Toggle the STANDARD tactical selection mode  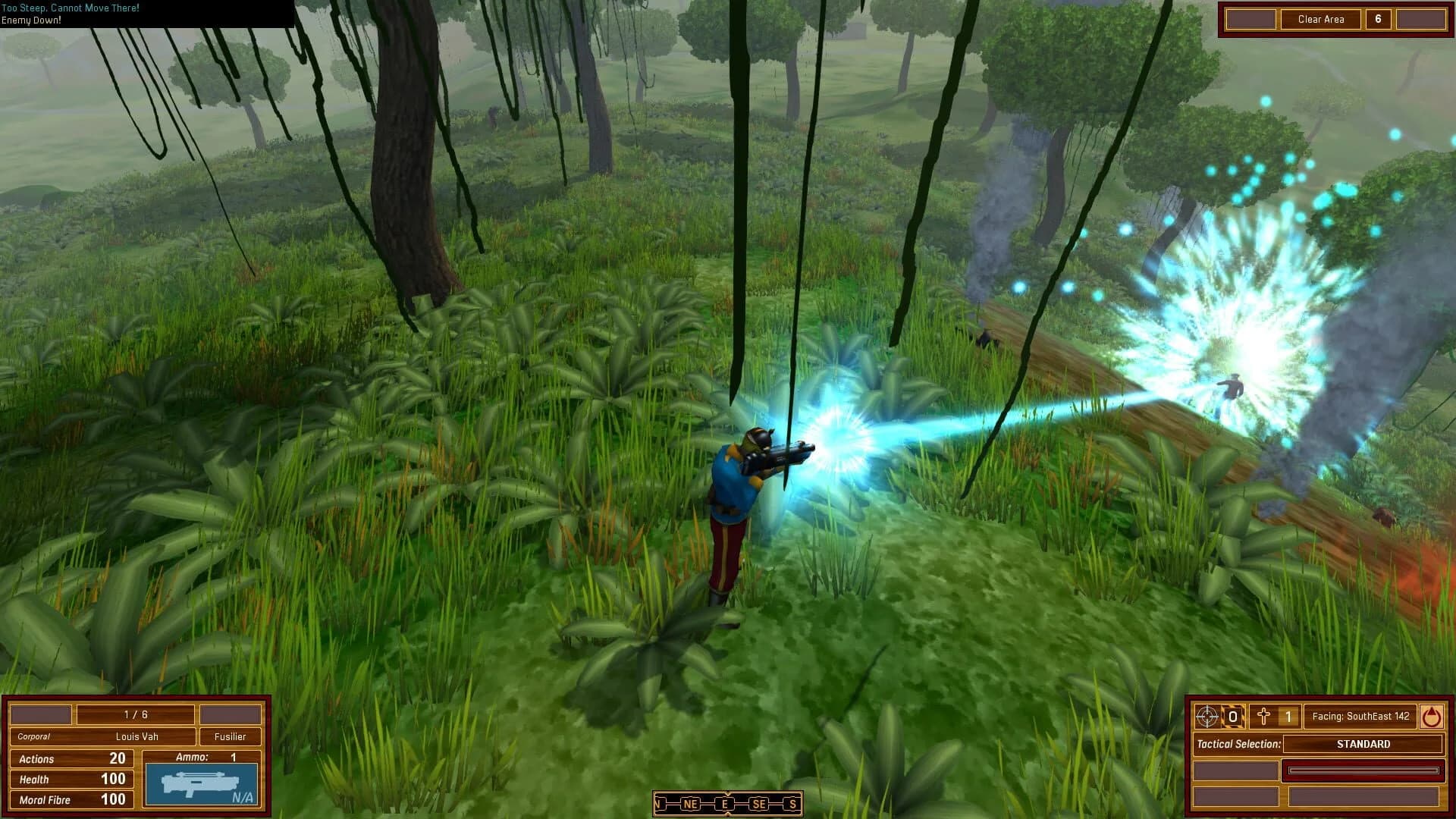1363,744
